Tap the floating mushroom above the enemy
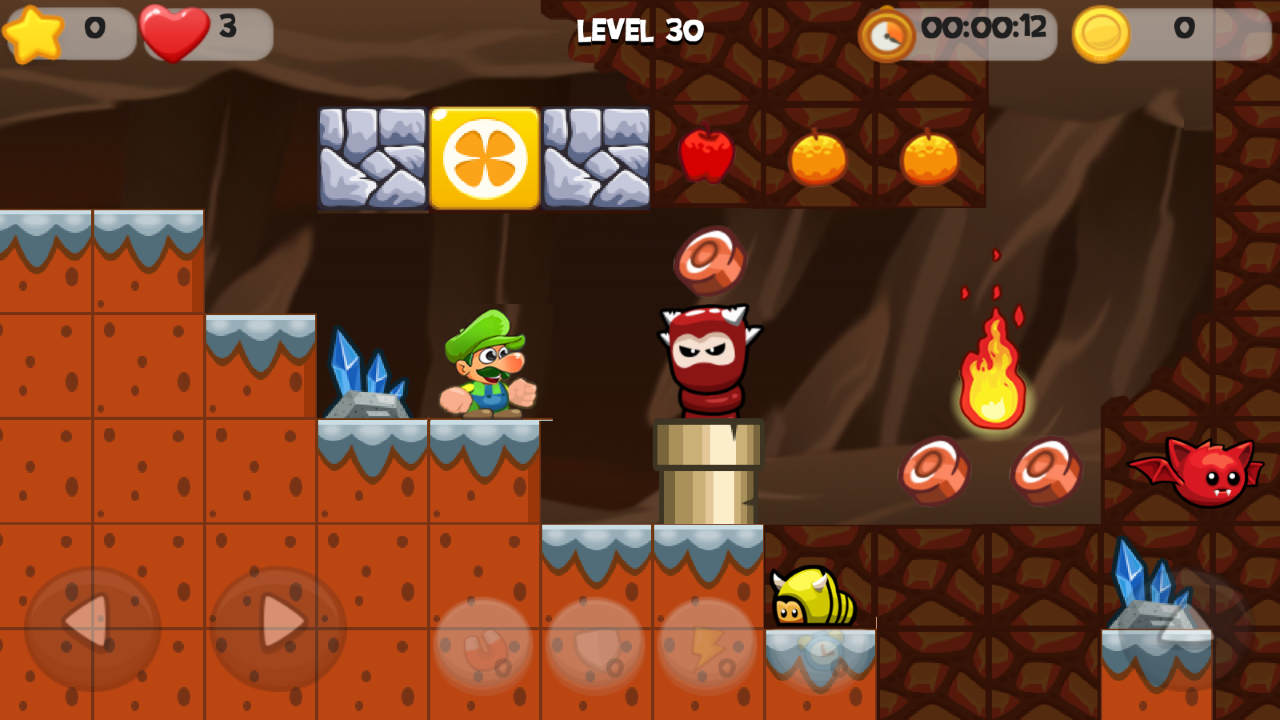The height and width of the screenshot is (720, 1280). point(708,258)
